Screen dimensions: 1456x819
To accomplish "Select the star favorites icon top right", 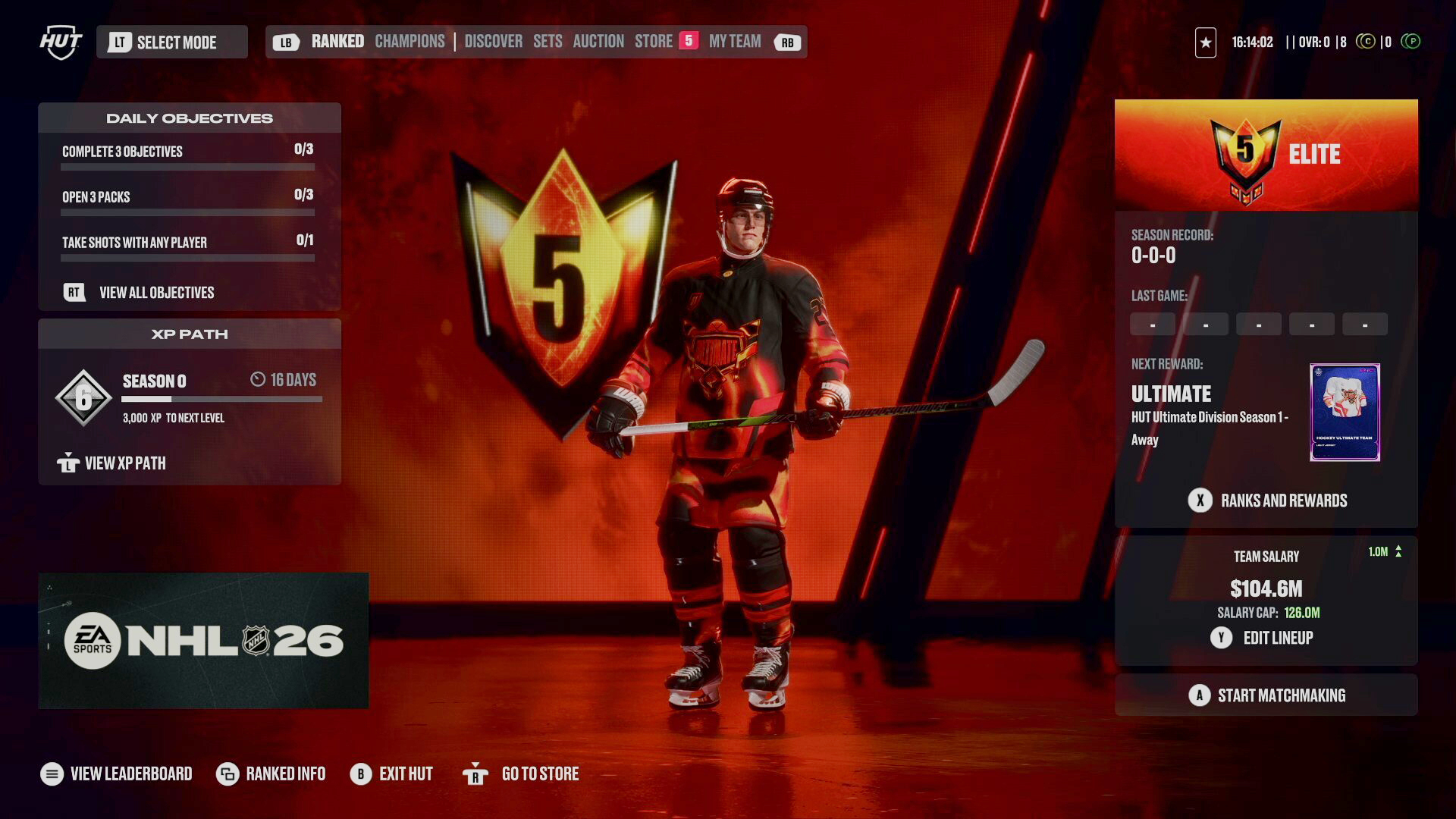I will [x=1206, y=42].
